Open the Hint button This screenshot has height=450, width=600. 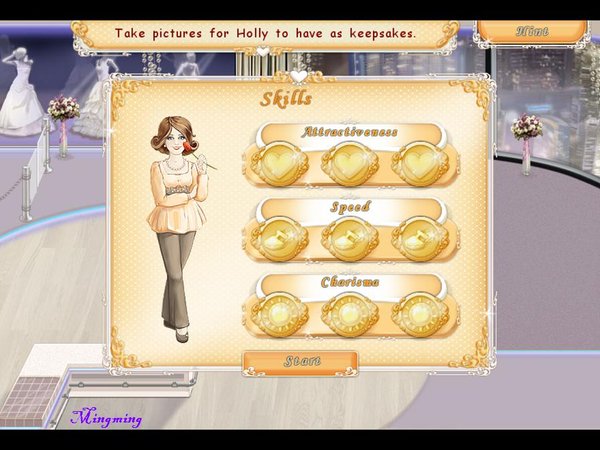[531, 31]
